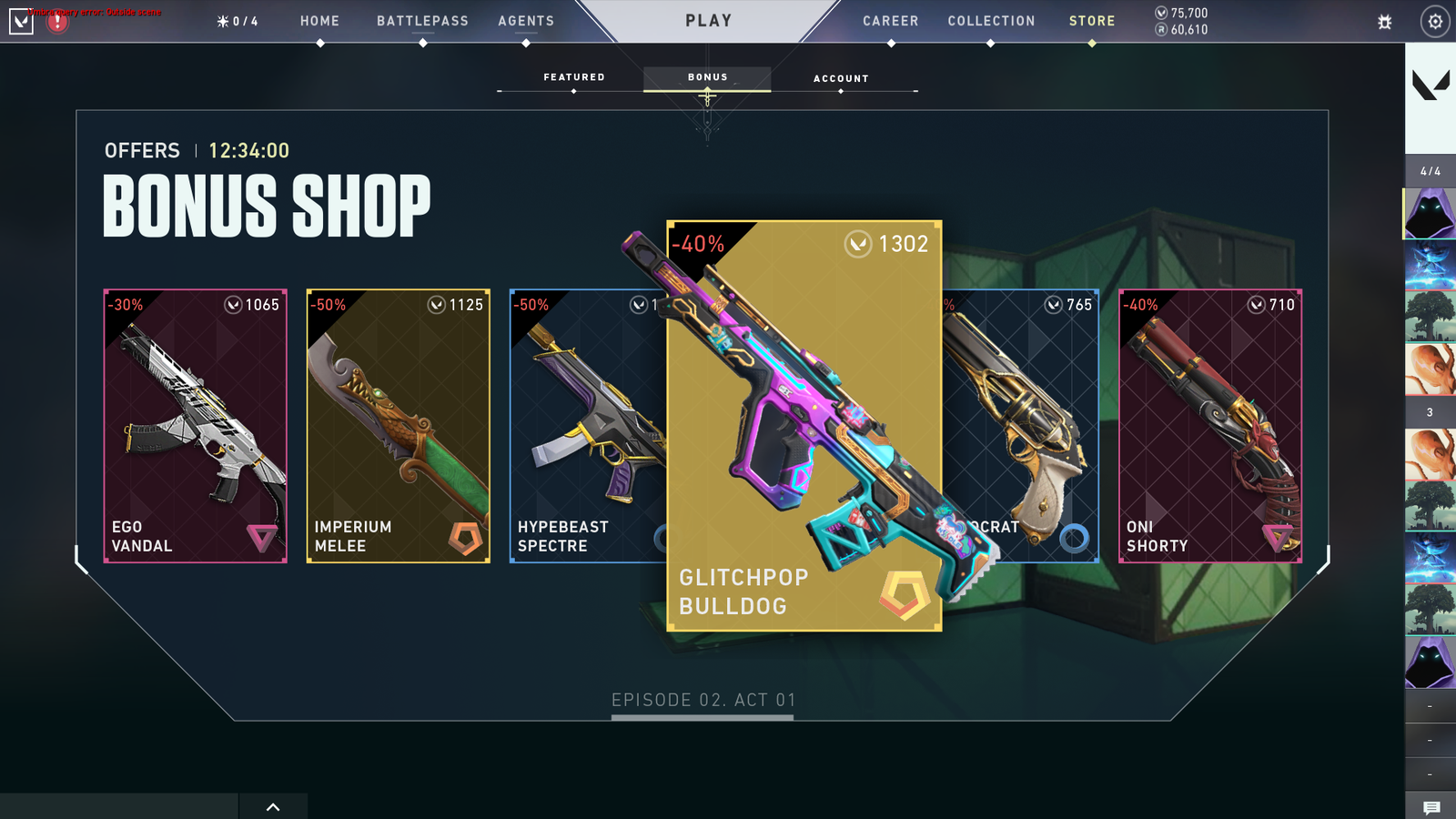Open the Home screen

[319, 21]
